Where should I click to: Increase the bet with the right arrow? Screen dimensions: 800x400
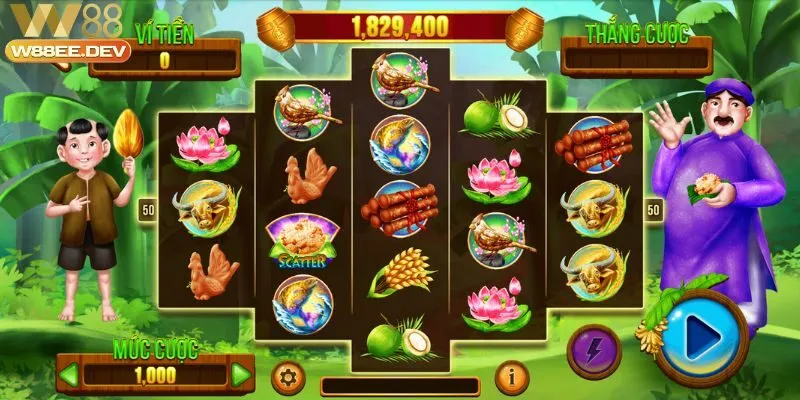(x=241, y=376)
